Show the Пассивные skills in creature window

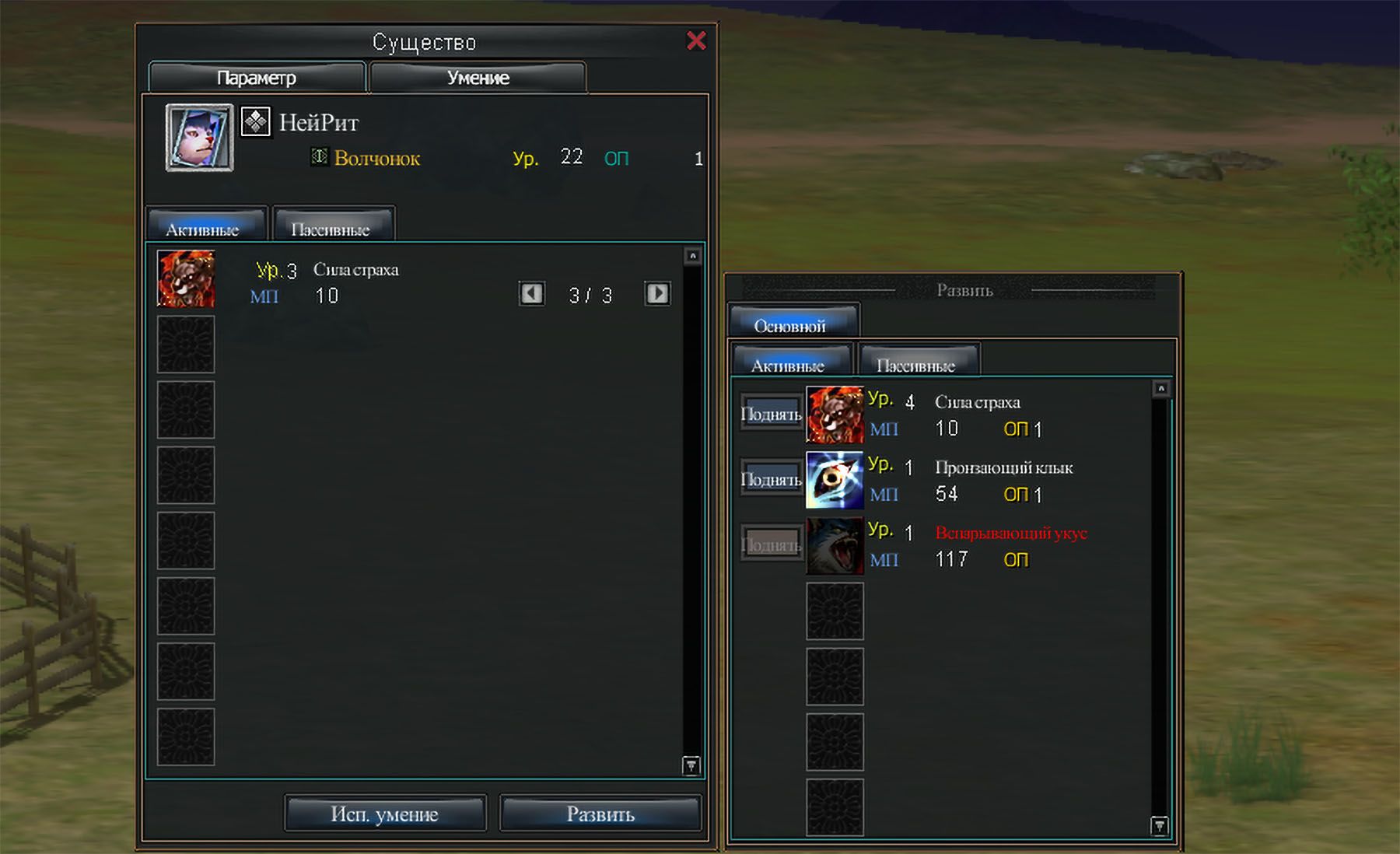coord(333,228)
